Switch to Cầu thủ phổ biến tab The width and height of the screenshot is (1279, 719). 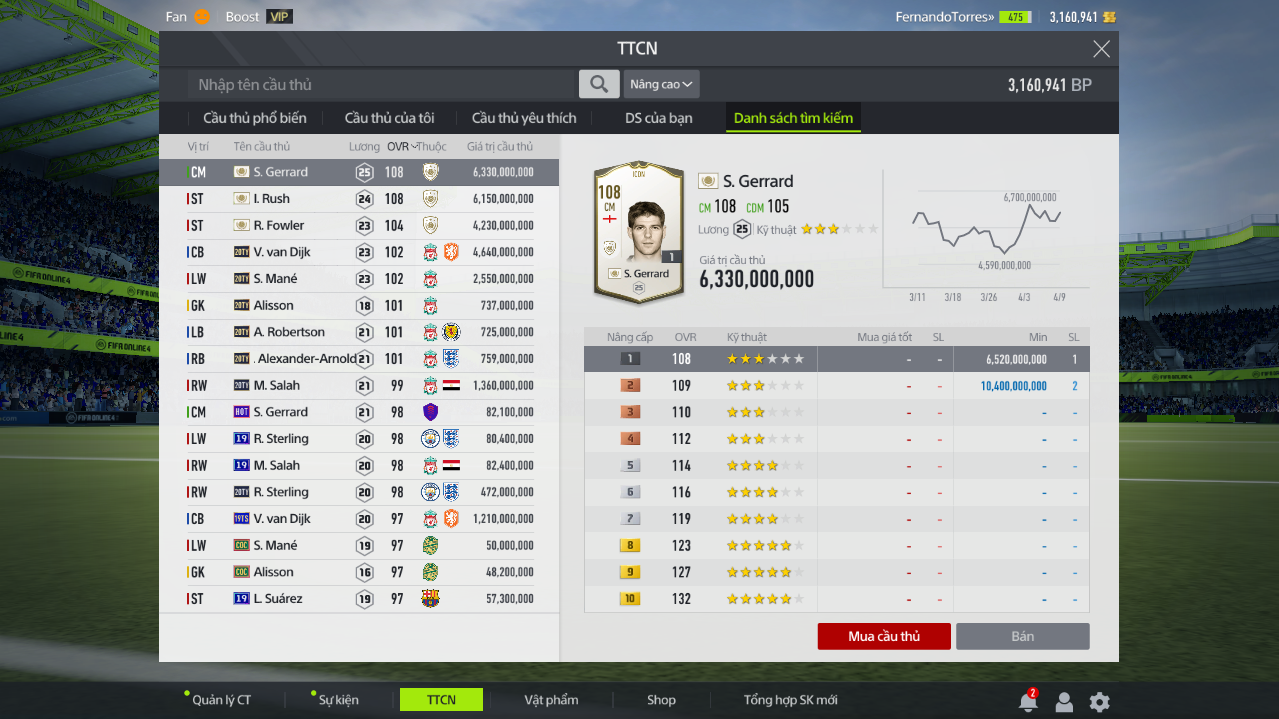pyautogui.click(x=254, y=118)
